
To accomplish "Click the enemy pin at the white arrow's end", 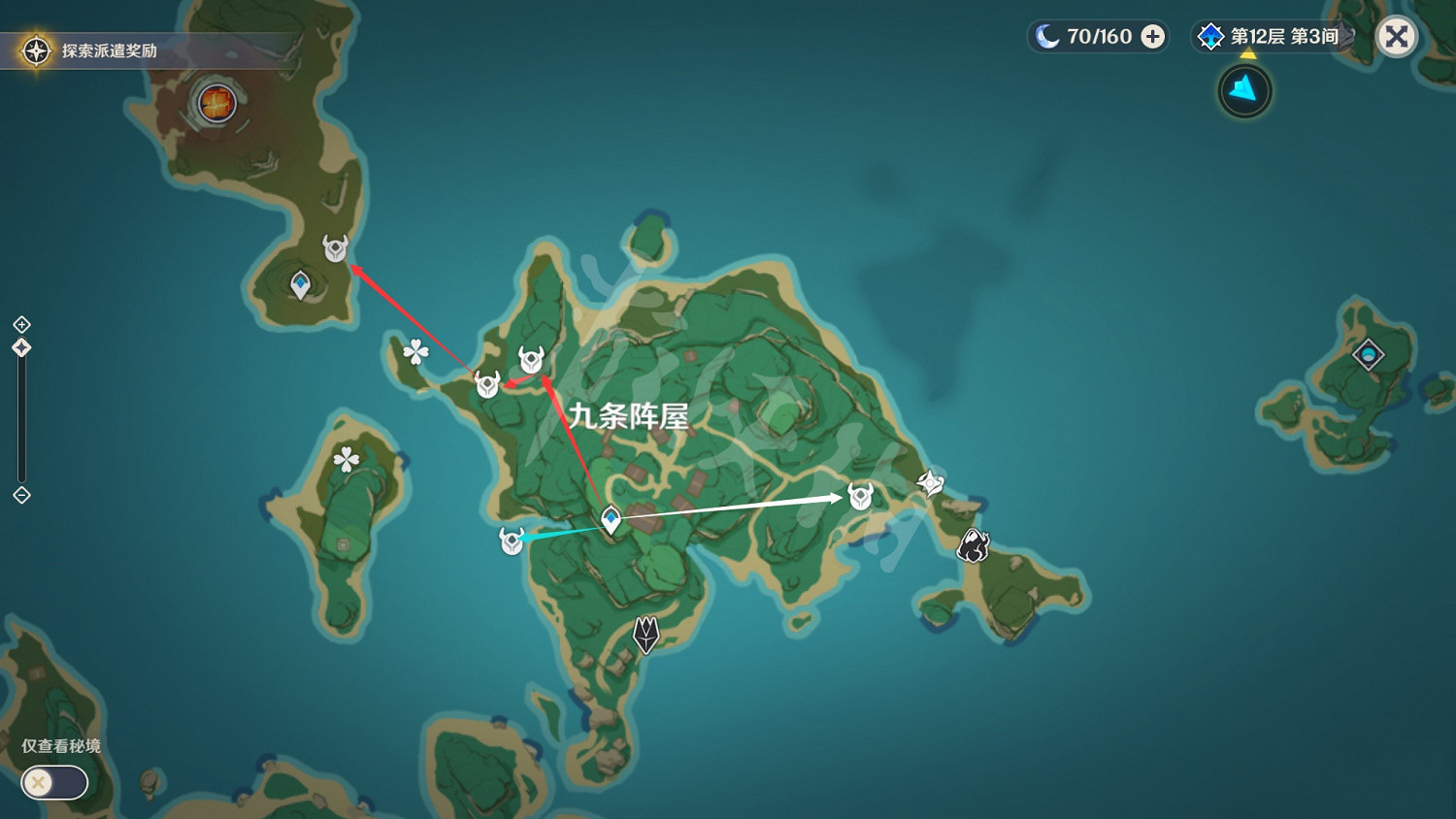I will pyautogui.click(x=859, y=496).
